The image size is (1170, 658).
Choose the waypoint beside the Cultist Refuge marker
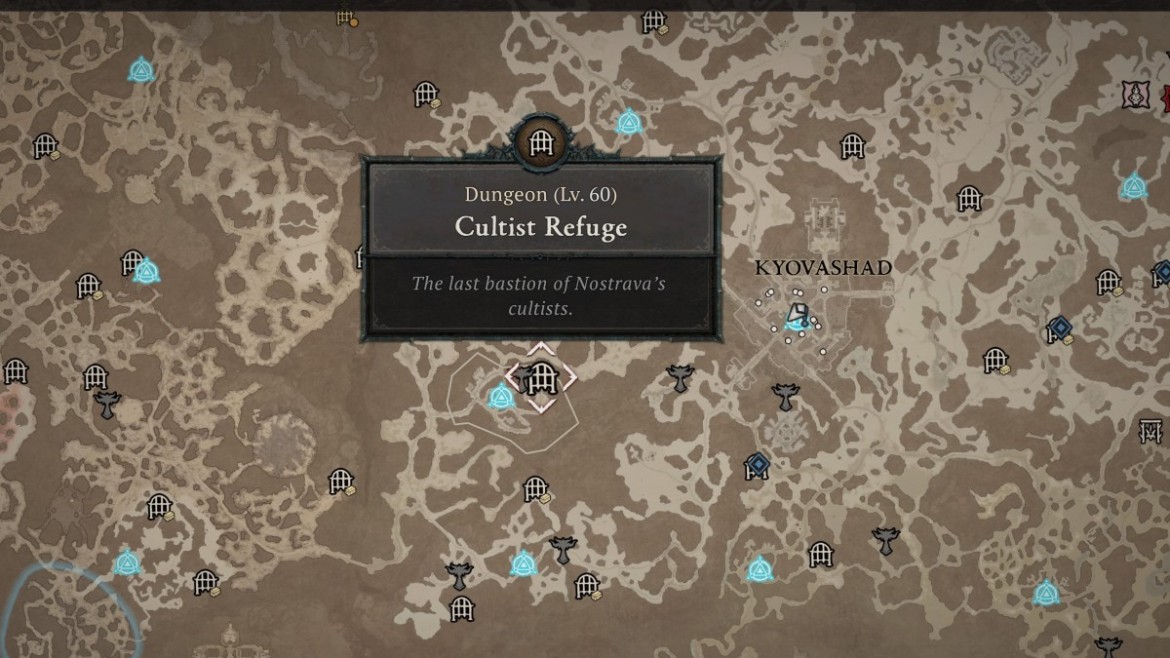pyautogui.click(x=501, y=397)
